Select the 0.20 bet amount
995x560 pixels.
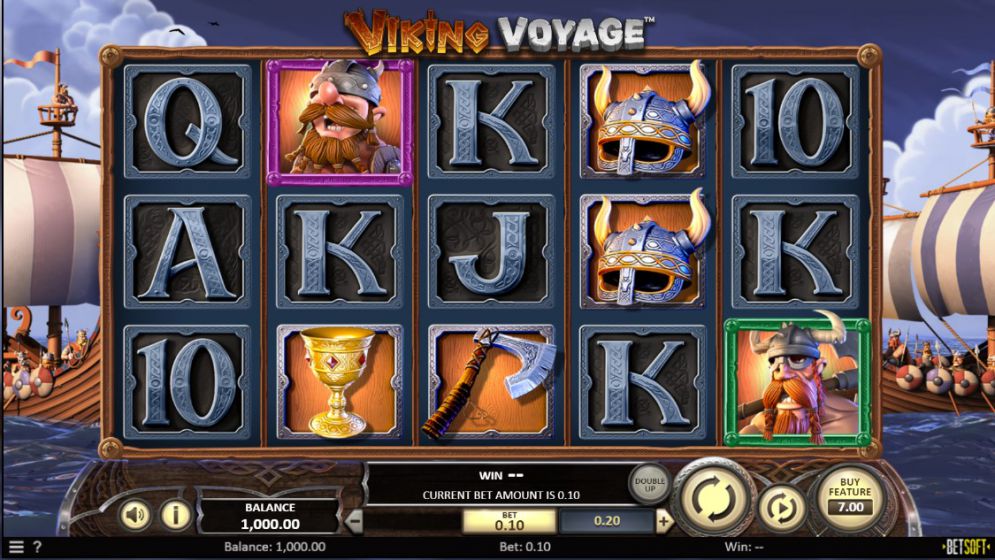point(607,521)
